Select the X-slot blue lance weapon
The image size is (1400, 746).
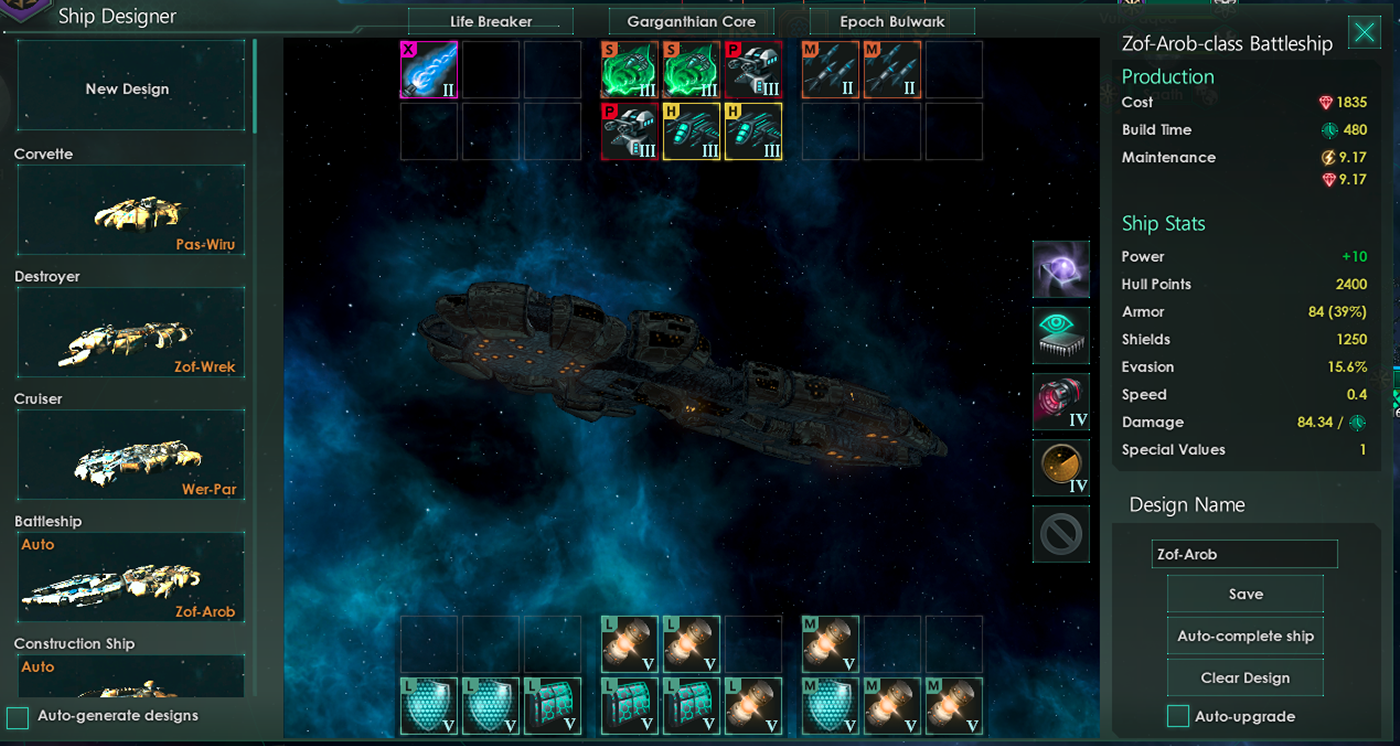428,69
